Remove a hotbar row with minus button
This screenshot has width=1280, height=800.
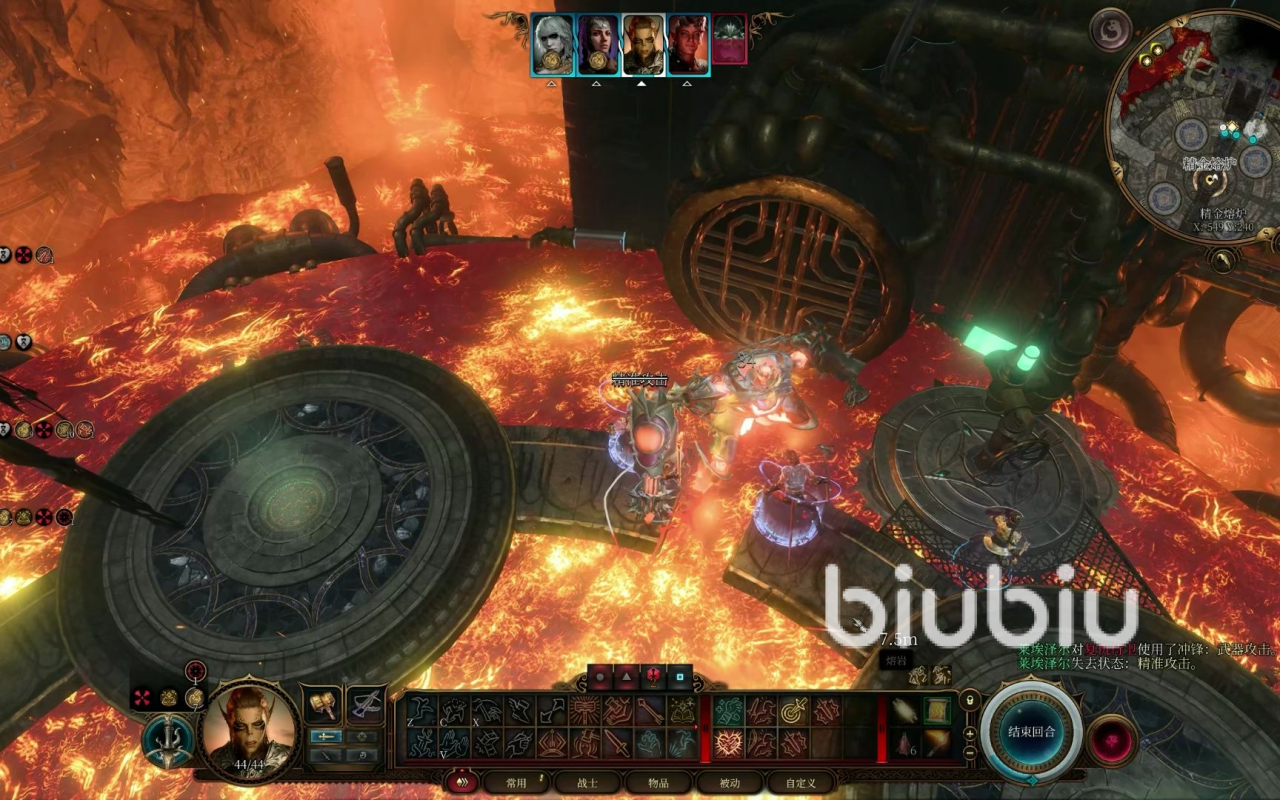coord(968,752)
